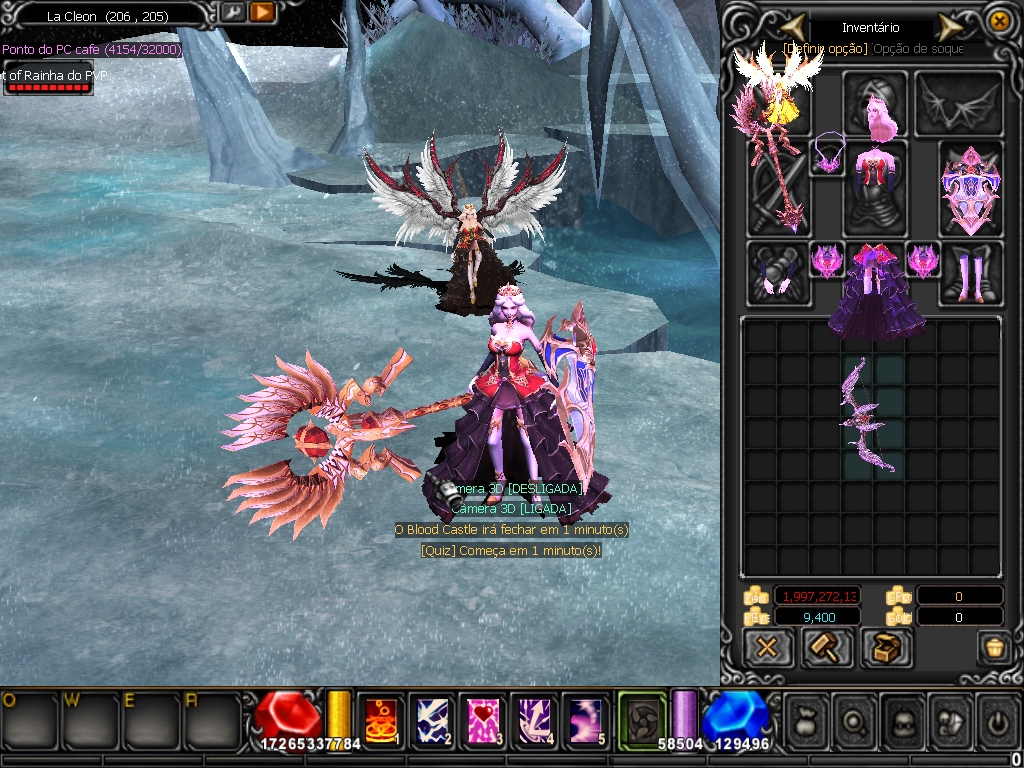
Task: Go to the next inventory page arrow
Action: point(950,26)
